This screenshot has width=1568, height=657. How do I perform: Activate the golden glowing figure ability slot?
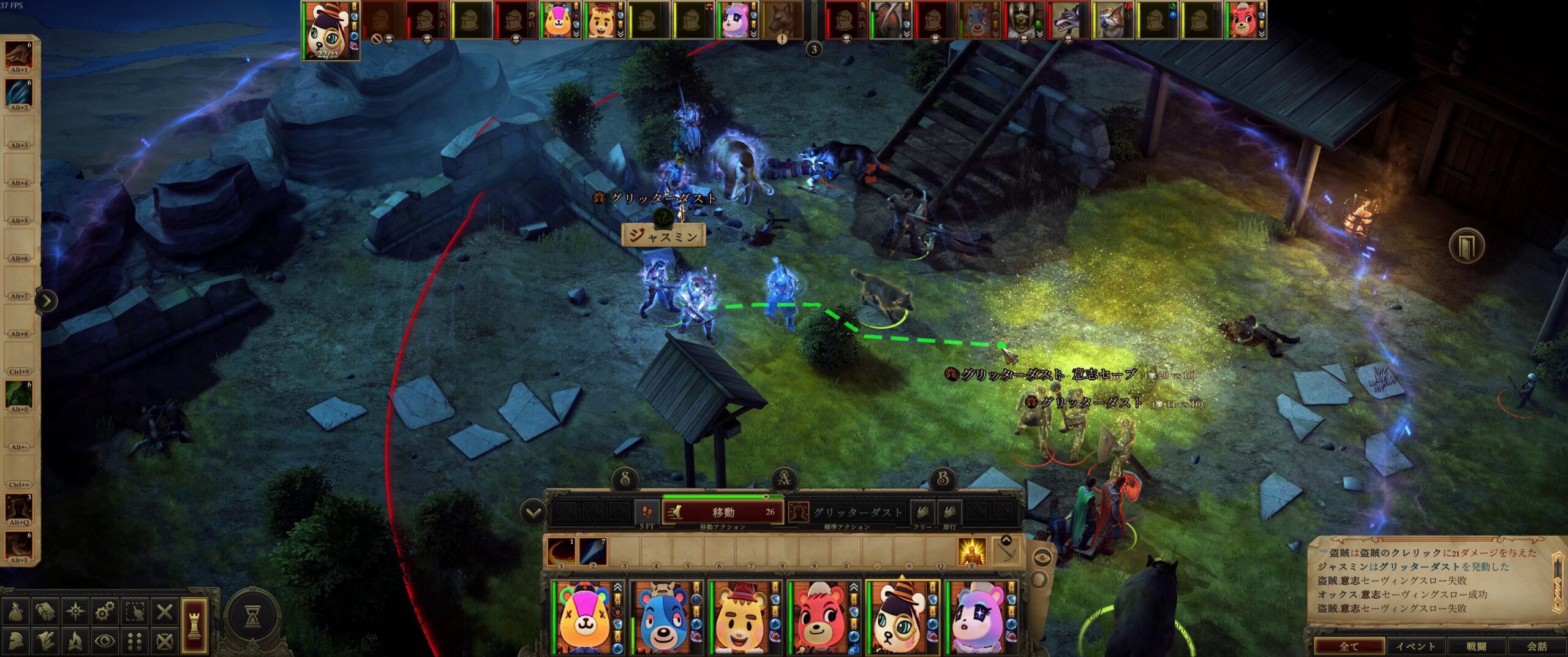coord(971,551)
